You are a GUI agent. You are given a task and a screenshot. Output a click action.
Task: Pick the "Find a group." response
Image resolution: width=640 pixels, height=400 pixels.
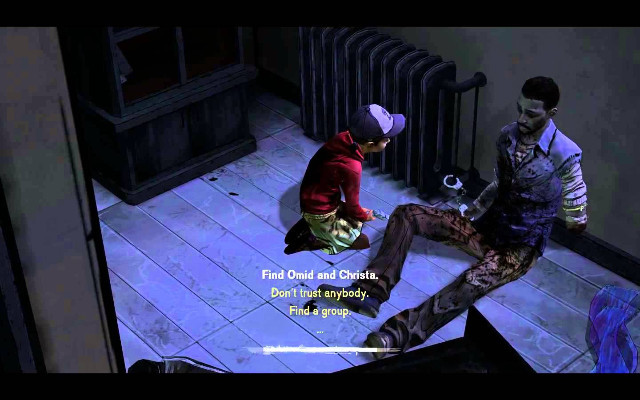click(x=319, y=311)
